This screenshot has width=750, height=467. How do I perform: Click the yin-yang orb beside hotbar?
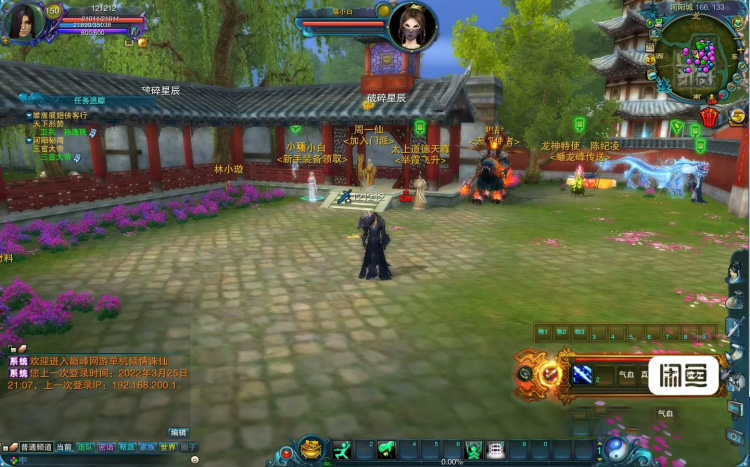click(616, 449)
